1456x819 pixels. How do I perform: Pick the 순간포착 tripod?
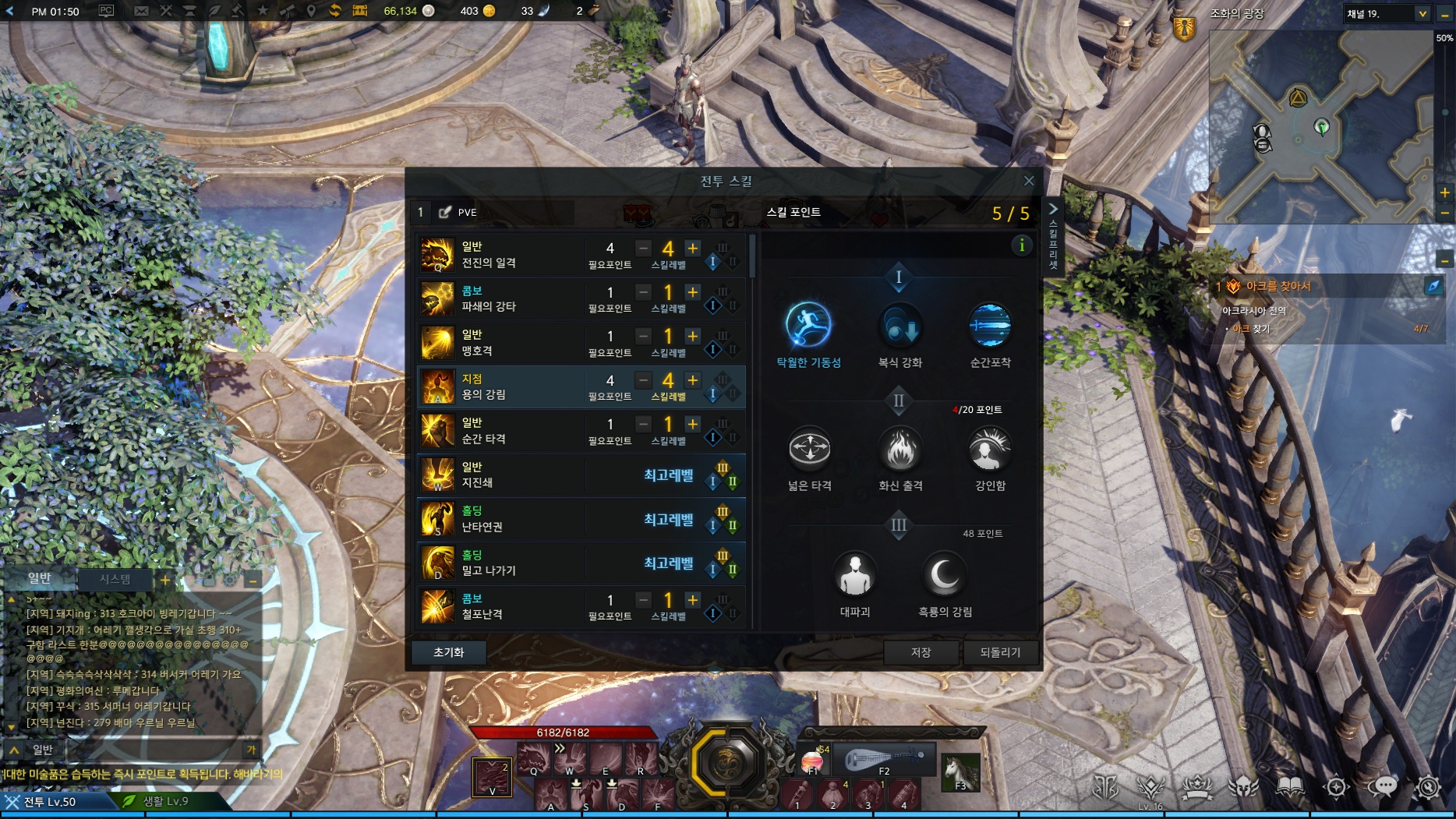pyautogui.click(x=990, y=326)
